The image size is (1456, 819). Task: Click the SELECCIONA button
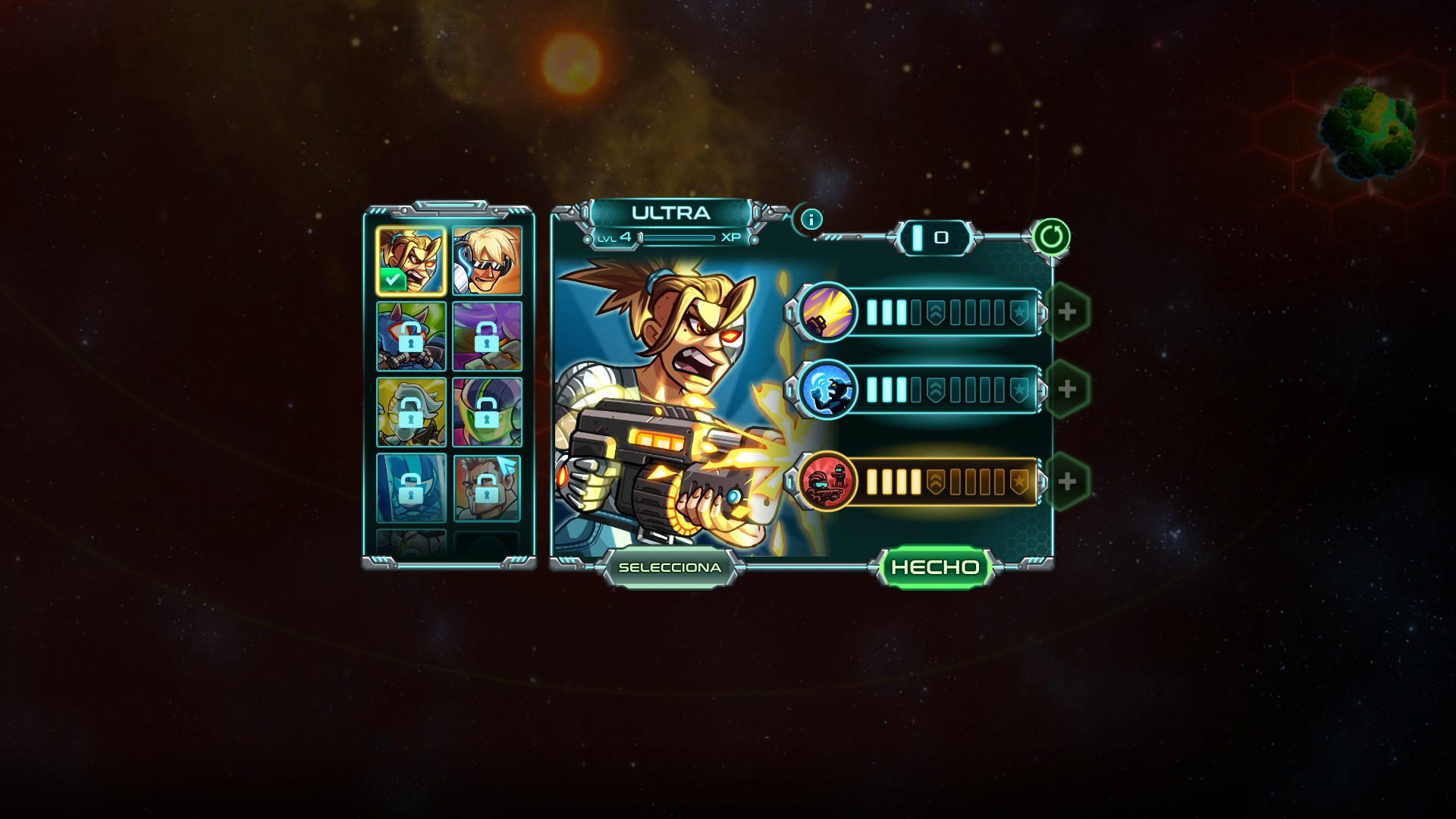(670, 567)
